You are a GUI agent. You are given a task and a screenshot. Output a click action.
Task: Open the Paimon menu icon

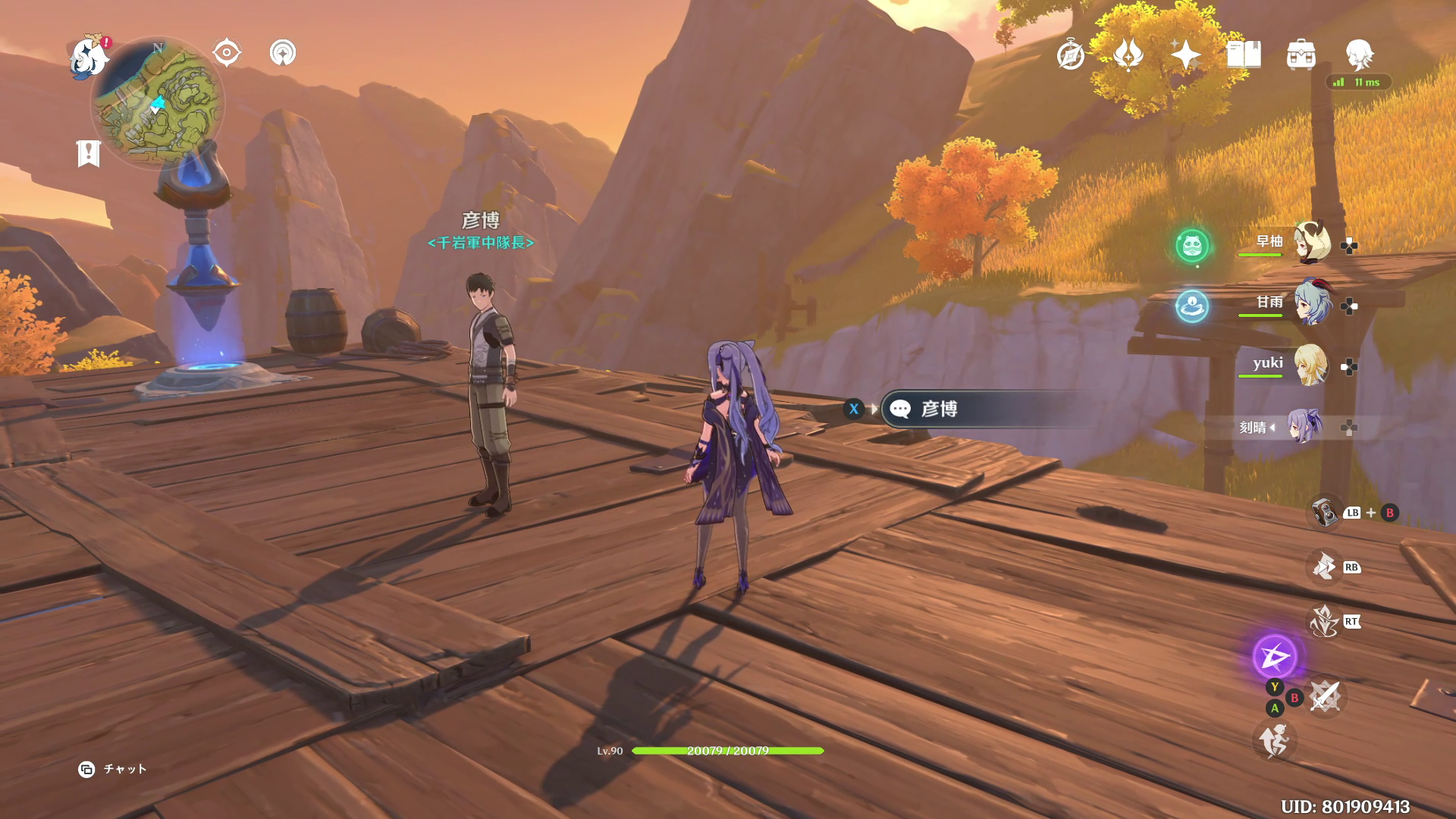click(x=89, y=58)
